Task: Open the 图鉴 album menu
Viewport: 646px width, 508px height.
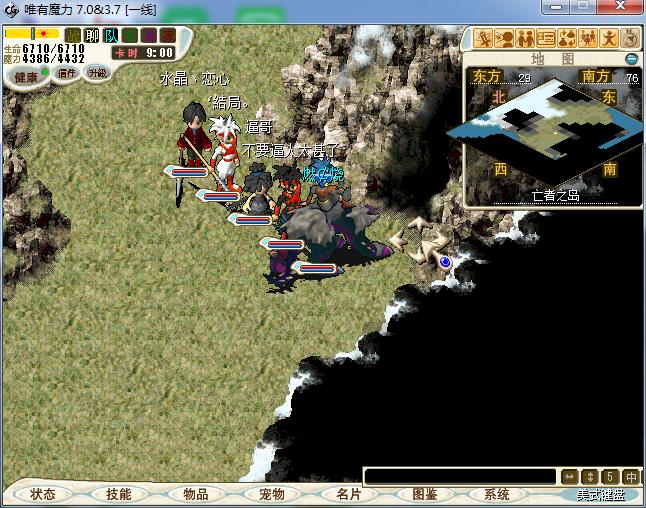Action: click(x=424, y=494)
